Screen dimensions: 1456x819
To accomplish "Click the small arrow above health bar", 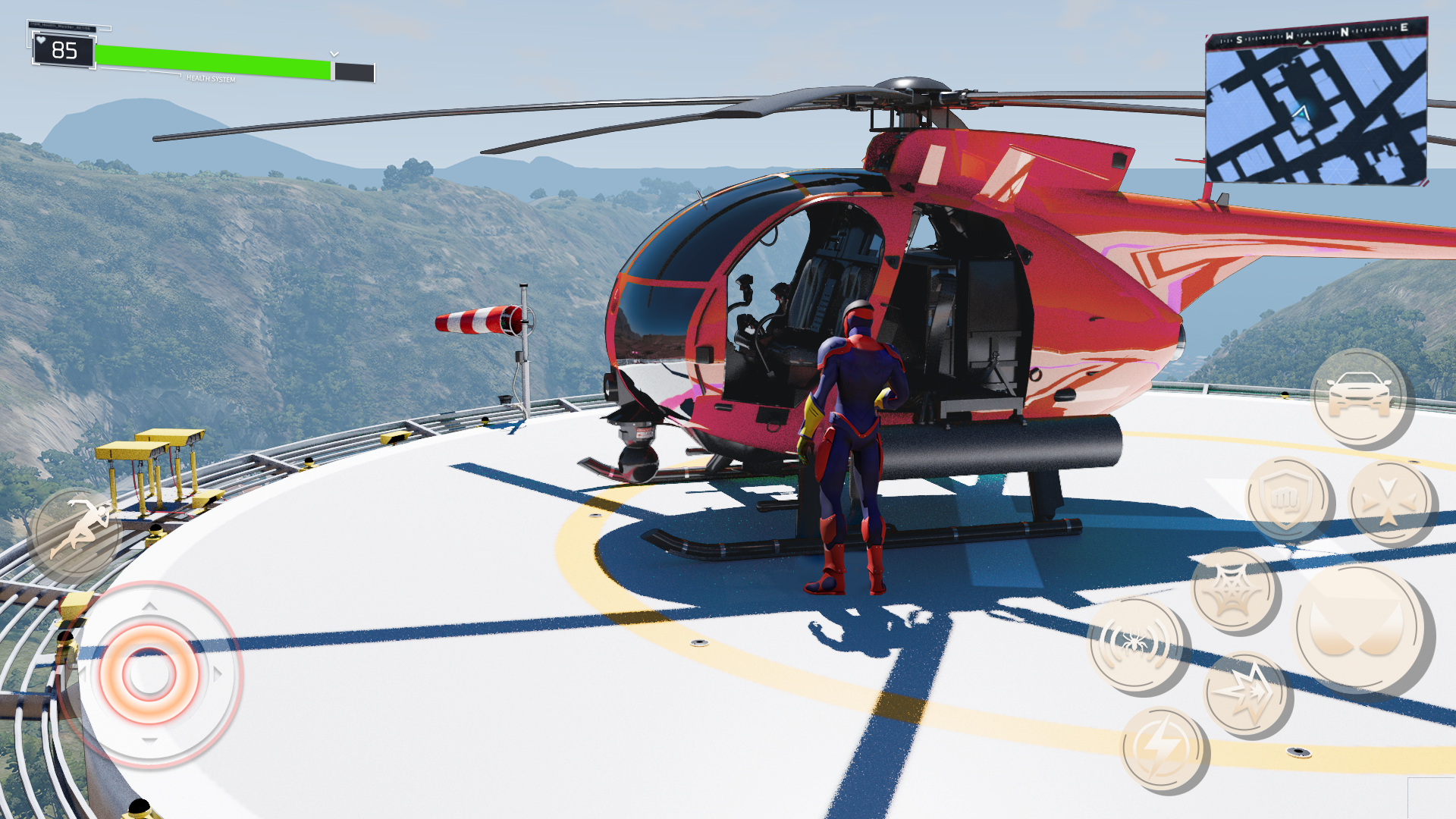I will 334,54.
